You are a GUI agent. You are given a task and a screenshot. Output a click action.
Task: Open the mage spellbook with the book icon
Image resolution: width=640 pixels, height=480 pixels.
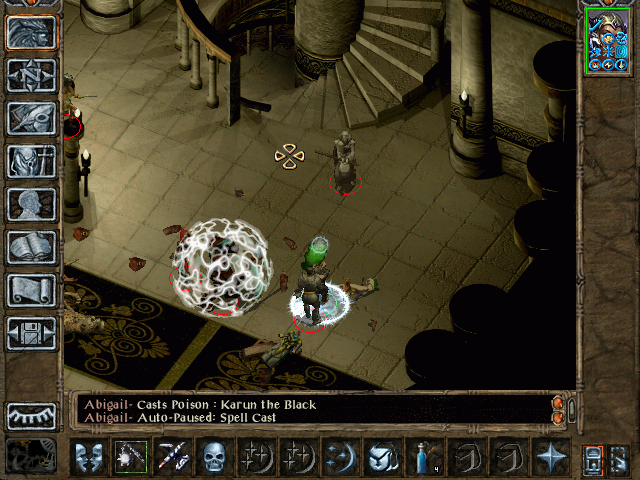tap(31, 247)
